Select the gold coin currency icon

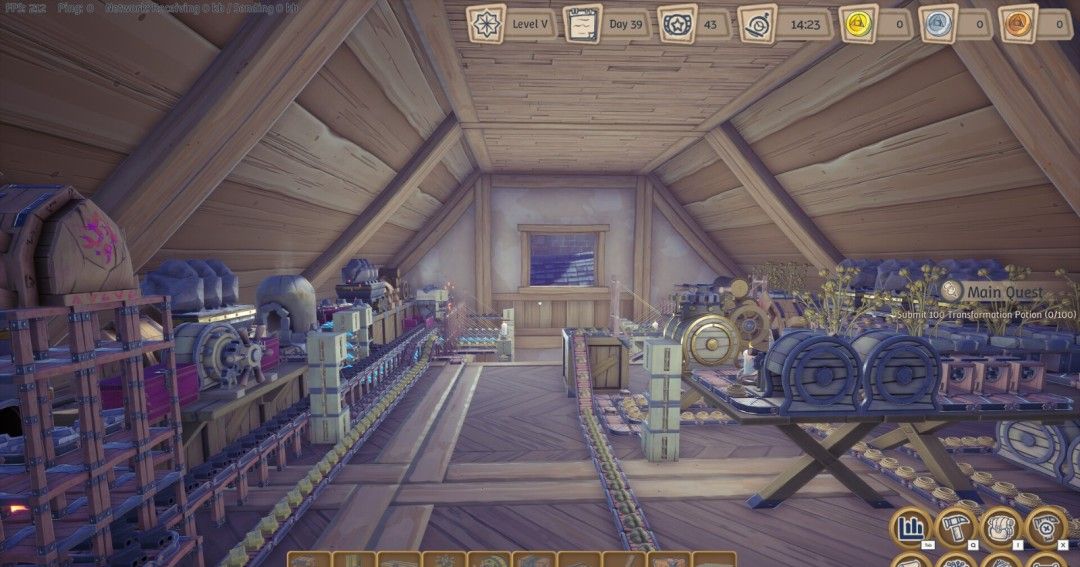pyautogui.click(x=858, y=23)
